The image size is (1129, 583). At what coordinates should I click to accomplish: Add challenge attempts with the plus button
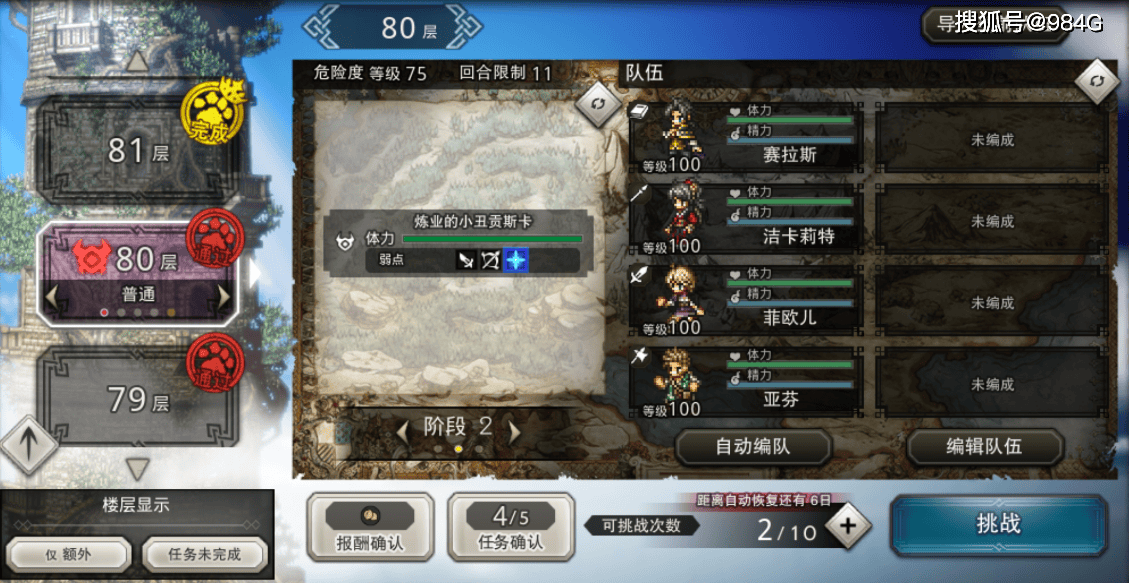pos(848,527)
